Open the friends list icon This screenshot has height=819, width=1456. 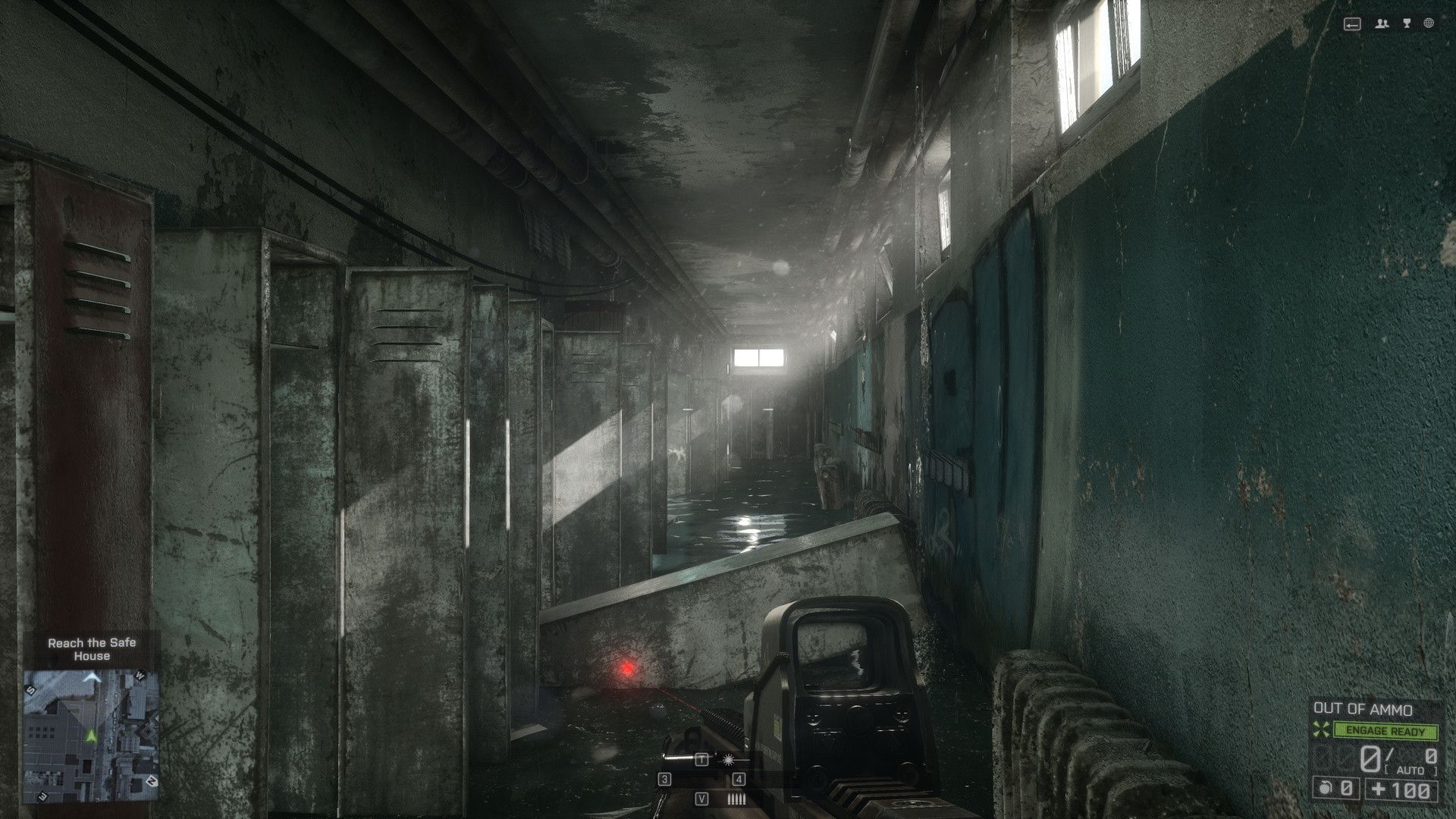[1382, 24]
